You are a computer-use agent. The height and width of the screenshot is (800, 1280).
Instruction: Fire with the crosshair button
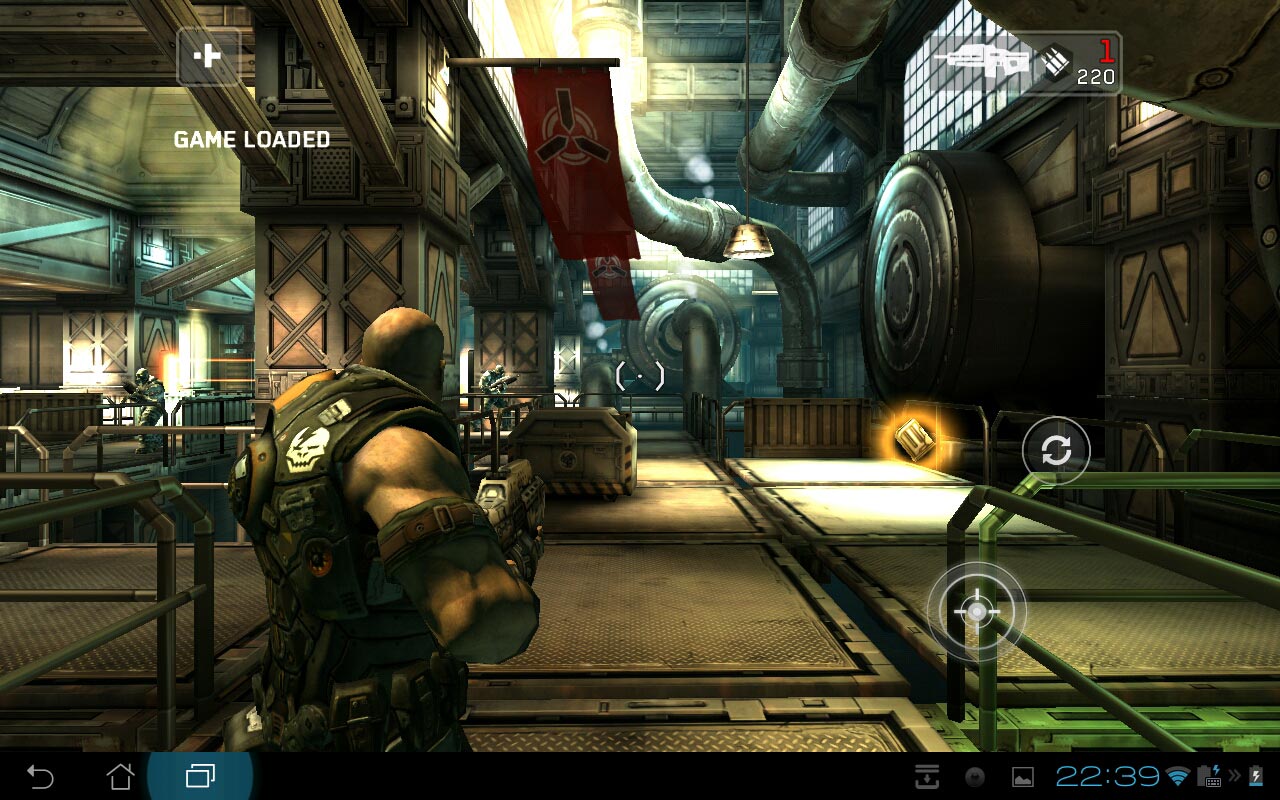(x=976, y=611)
